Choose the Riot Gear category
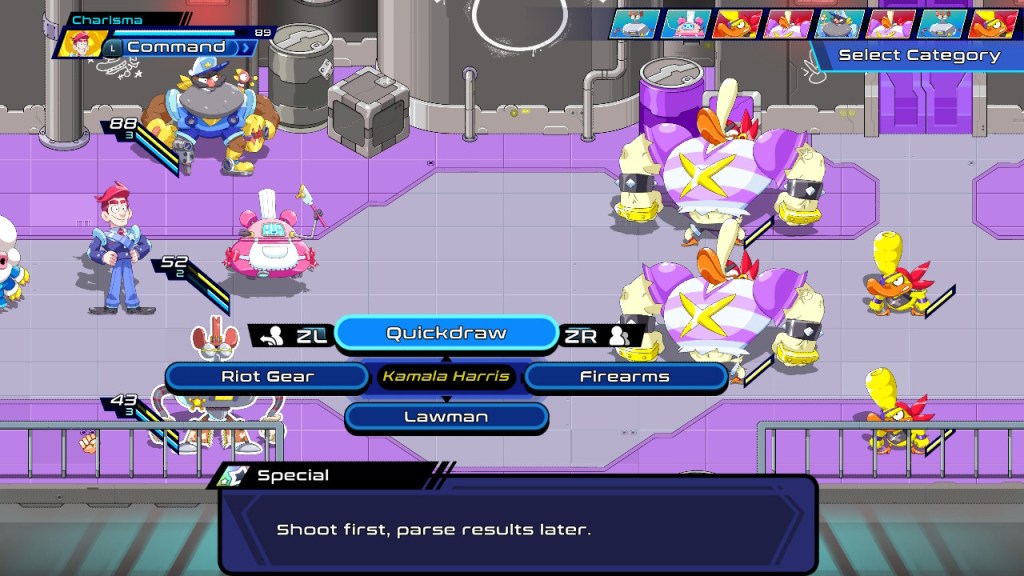Screen dimensions: 1024x576 tap(267, 377)
